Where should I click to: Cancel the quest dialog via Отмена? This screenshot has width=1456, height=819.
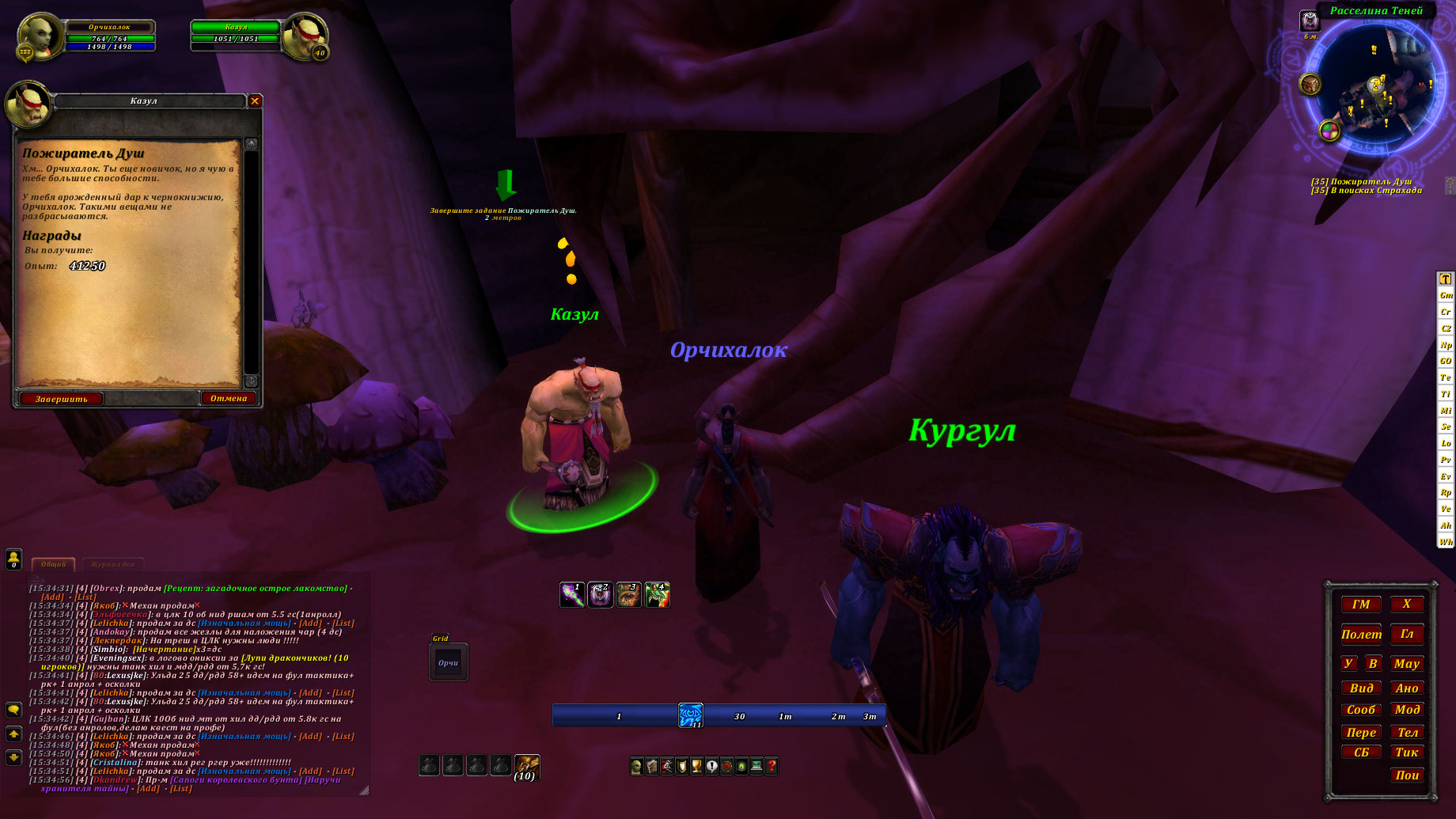(x=229, y=398)
